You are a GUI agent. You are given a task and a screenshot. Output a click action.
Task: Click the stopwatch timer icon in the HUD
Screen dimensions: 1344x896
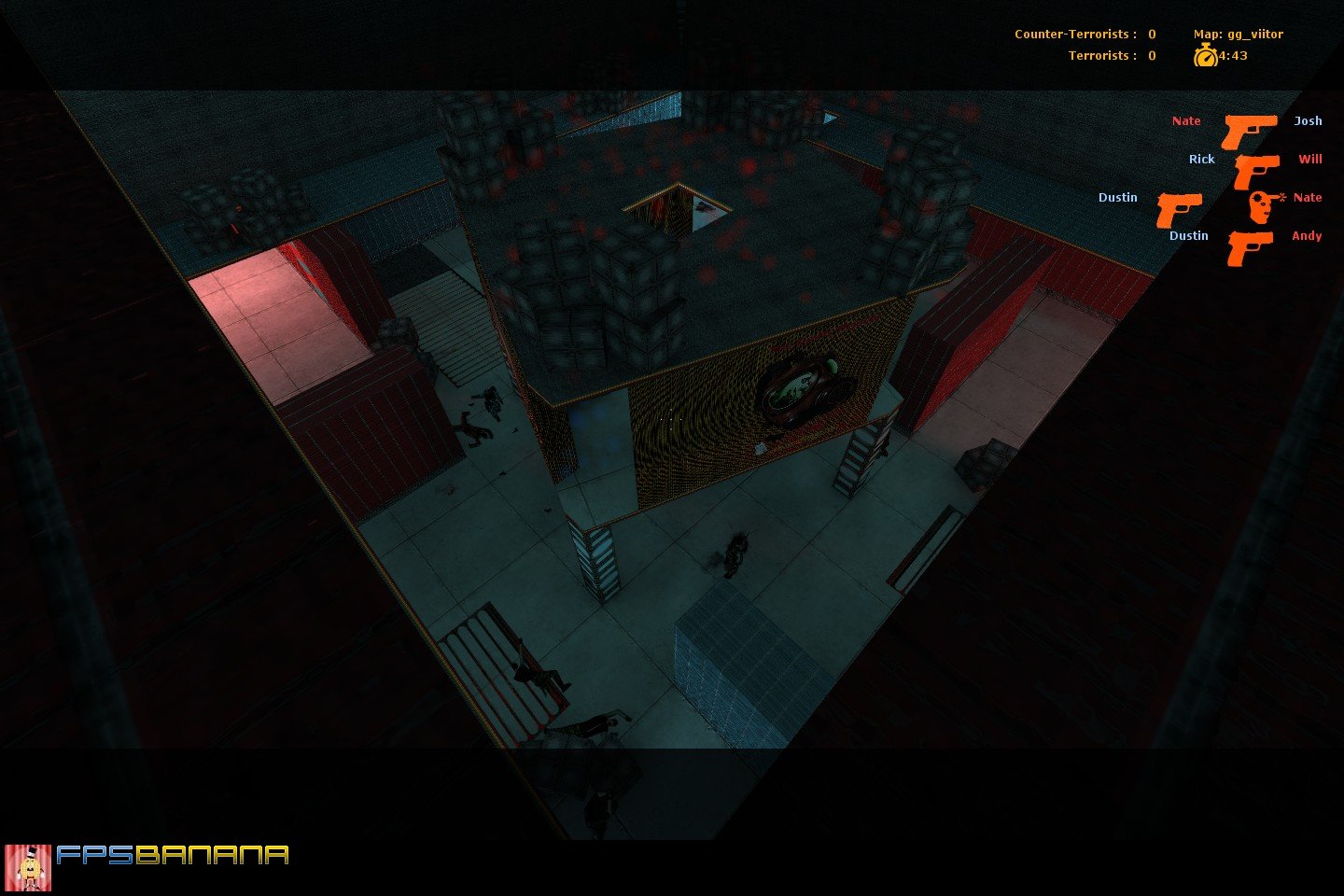[x=1208, y=55]
